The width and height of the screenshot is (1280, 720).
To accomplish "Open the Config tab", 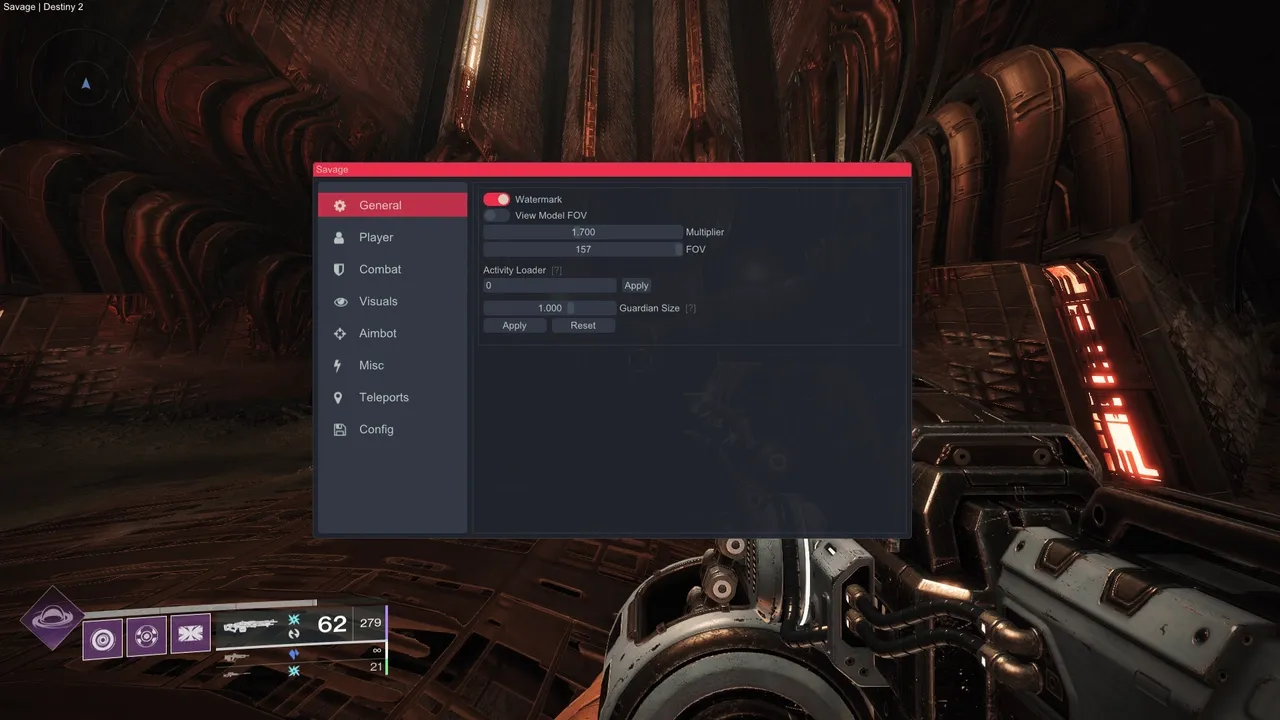I will (x=392, y=429).
